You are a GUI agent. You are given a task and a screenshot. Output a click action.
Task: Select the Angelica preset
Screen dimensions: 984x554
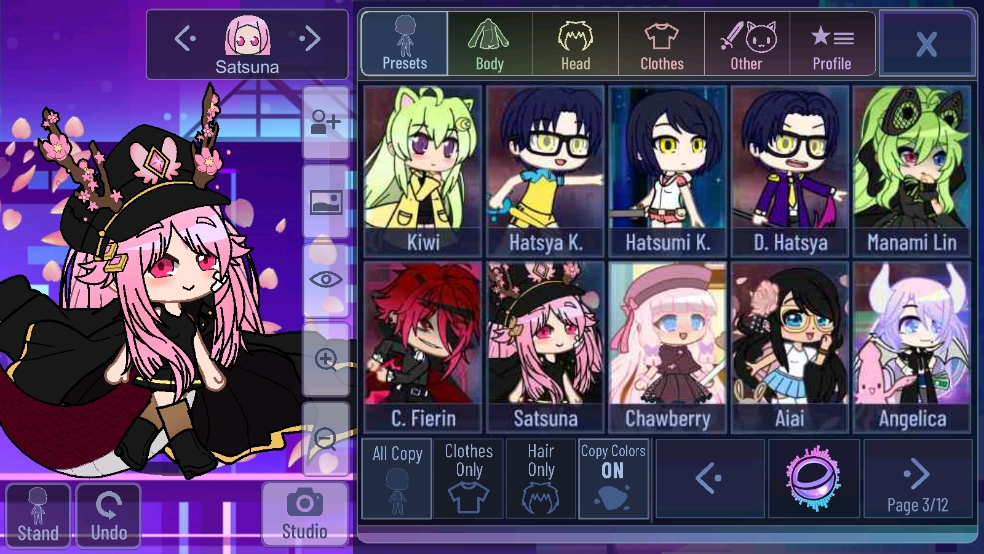click(x=911, y=347)
